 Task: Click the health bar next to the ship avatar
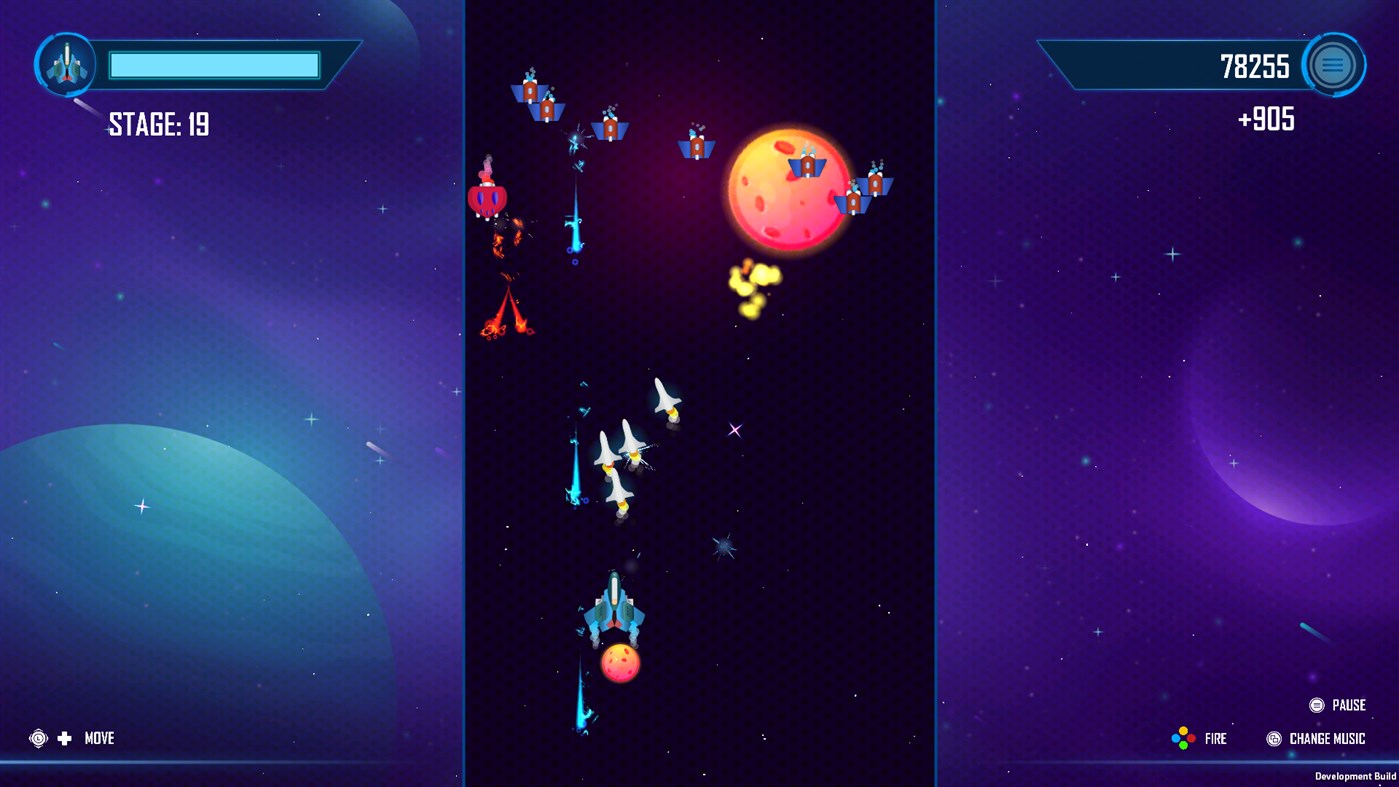click(x=213, y=64)
